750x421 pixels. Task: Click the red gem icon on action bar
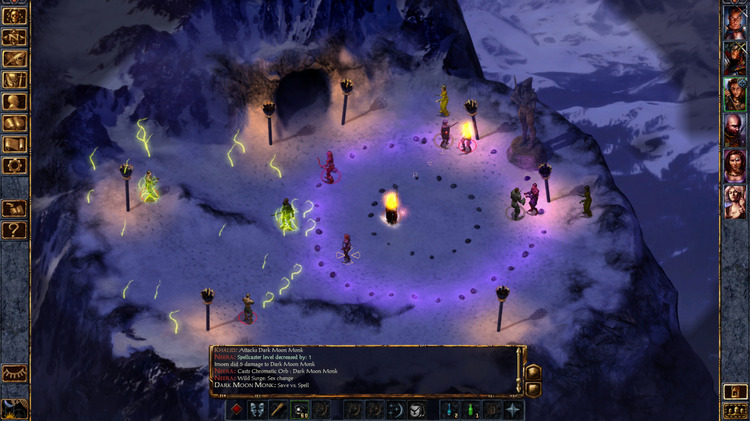pyautogui.click(x=237, y=409)
